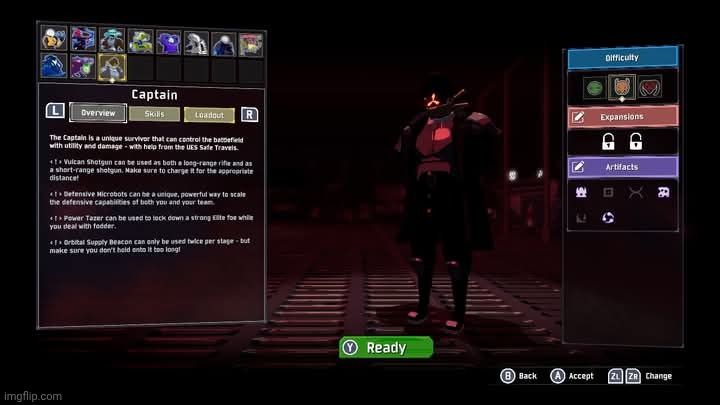Viewport: 720px width, 405px height.
Task: Set difficulty to red Monsoon
Action: pyautogui.click(x=651, y=88)
